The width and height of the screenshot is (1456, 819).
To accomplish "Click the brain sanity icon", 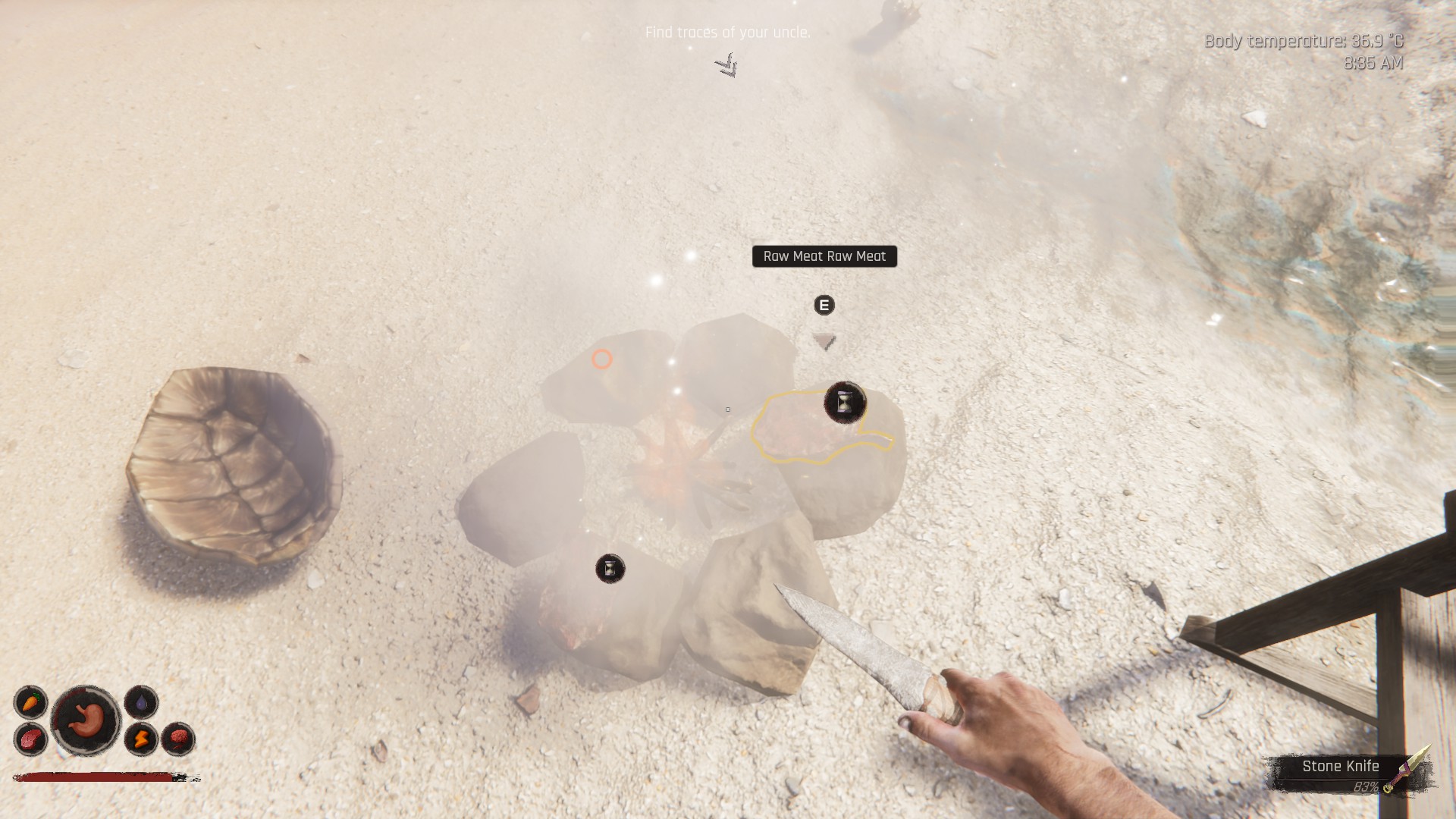I will coord(178,739).
